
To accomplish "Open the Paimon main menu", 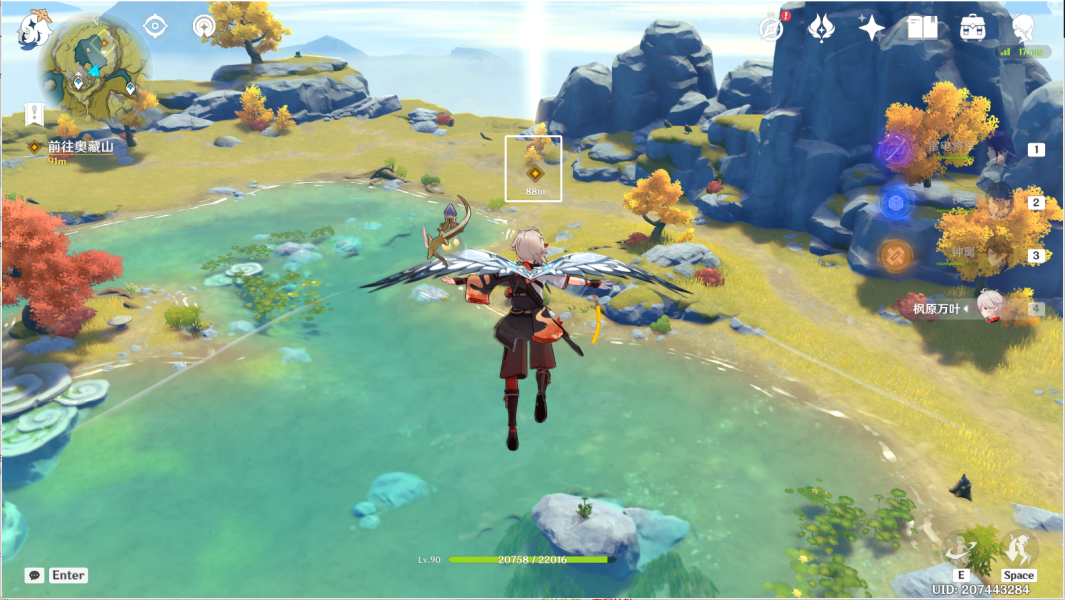I will point(35,30).
